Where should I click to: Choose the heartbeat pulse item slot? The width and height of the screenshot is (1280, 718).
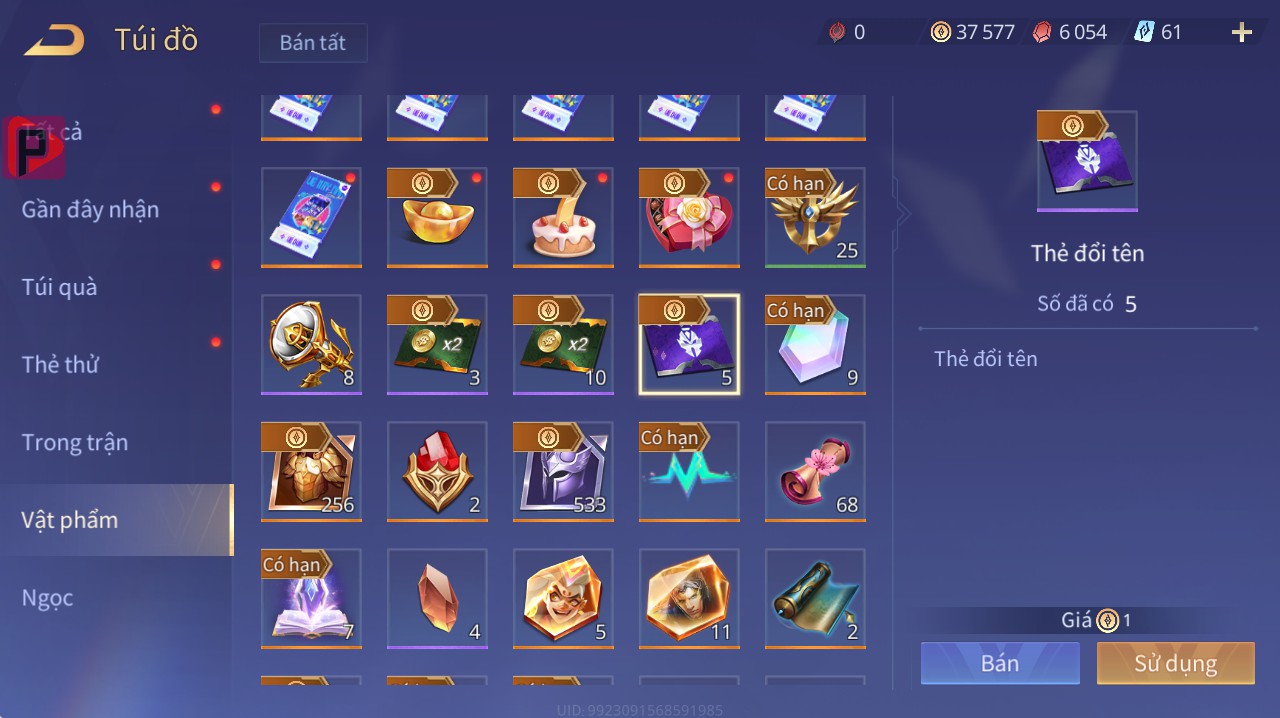point(689,471)
